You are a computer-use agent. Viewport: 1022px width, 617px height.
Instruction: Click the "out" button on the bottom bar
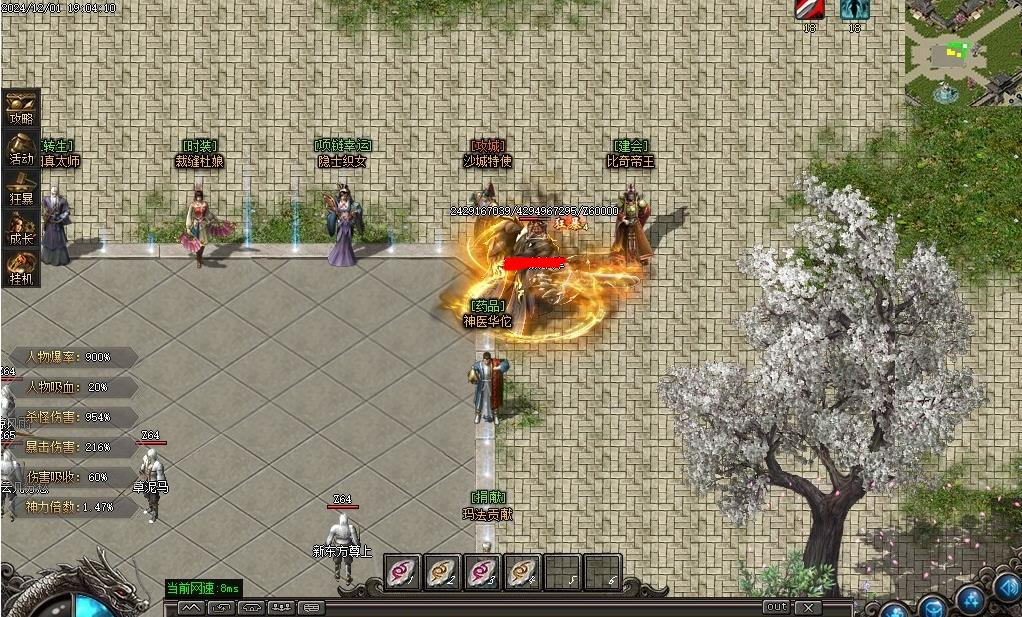click(x=776, y=607)
